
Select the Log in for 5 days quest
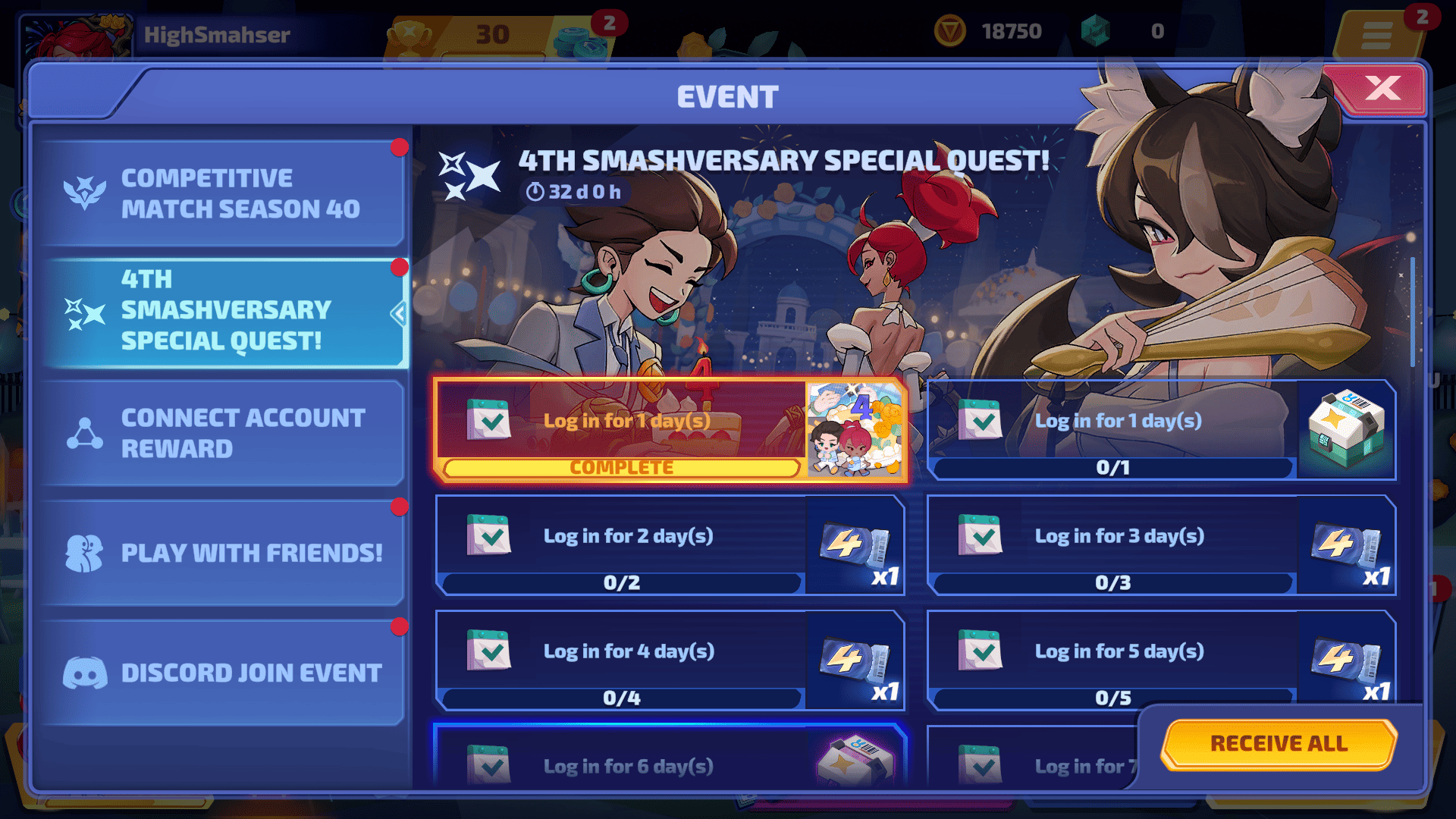tap(1112, 660)
